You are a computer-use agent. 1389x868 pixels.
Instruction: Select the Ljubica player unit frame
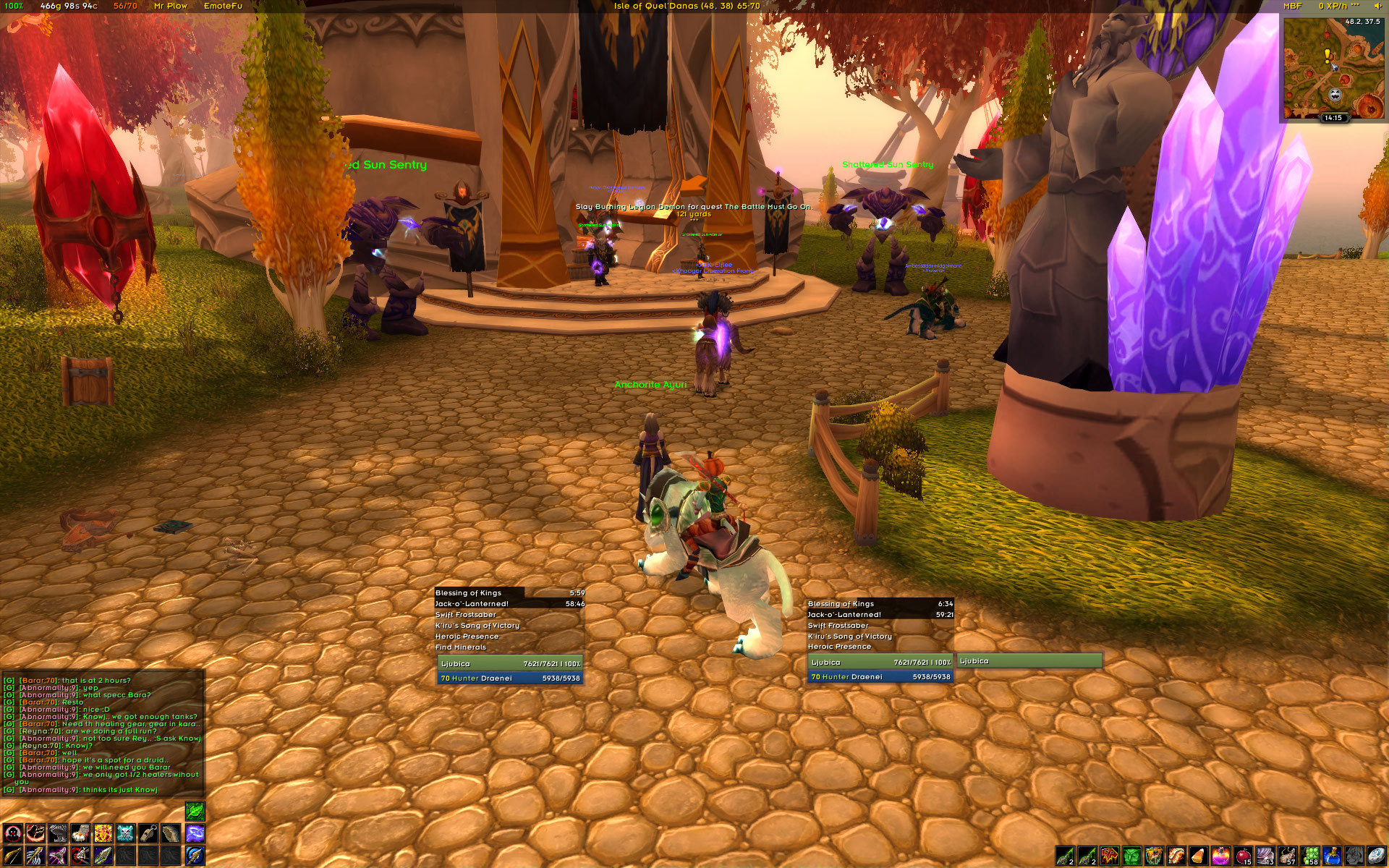pos(510,664)
